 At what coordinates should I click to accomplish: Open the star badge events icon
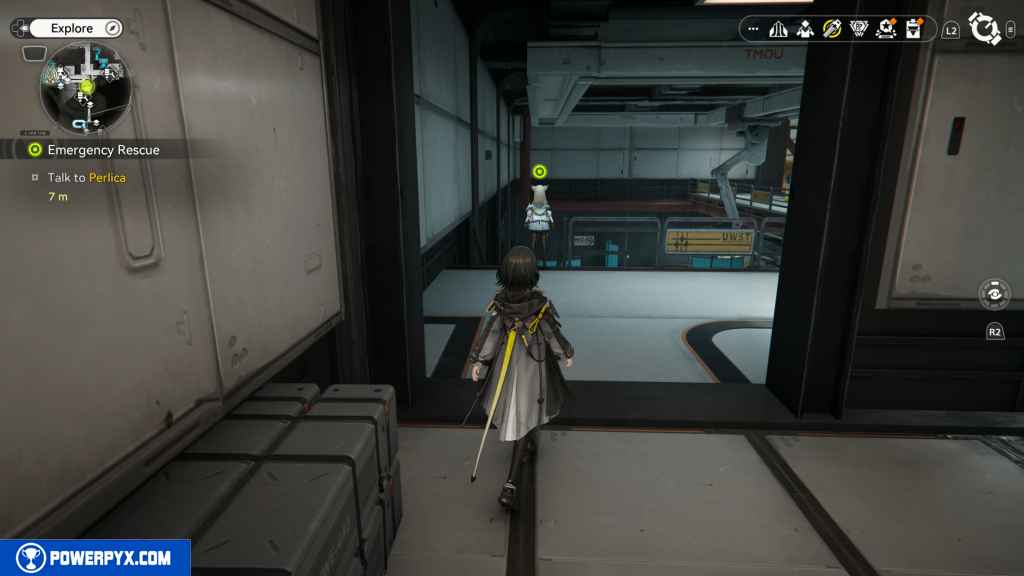tap(886, 29)
